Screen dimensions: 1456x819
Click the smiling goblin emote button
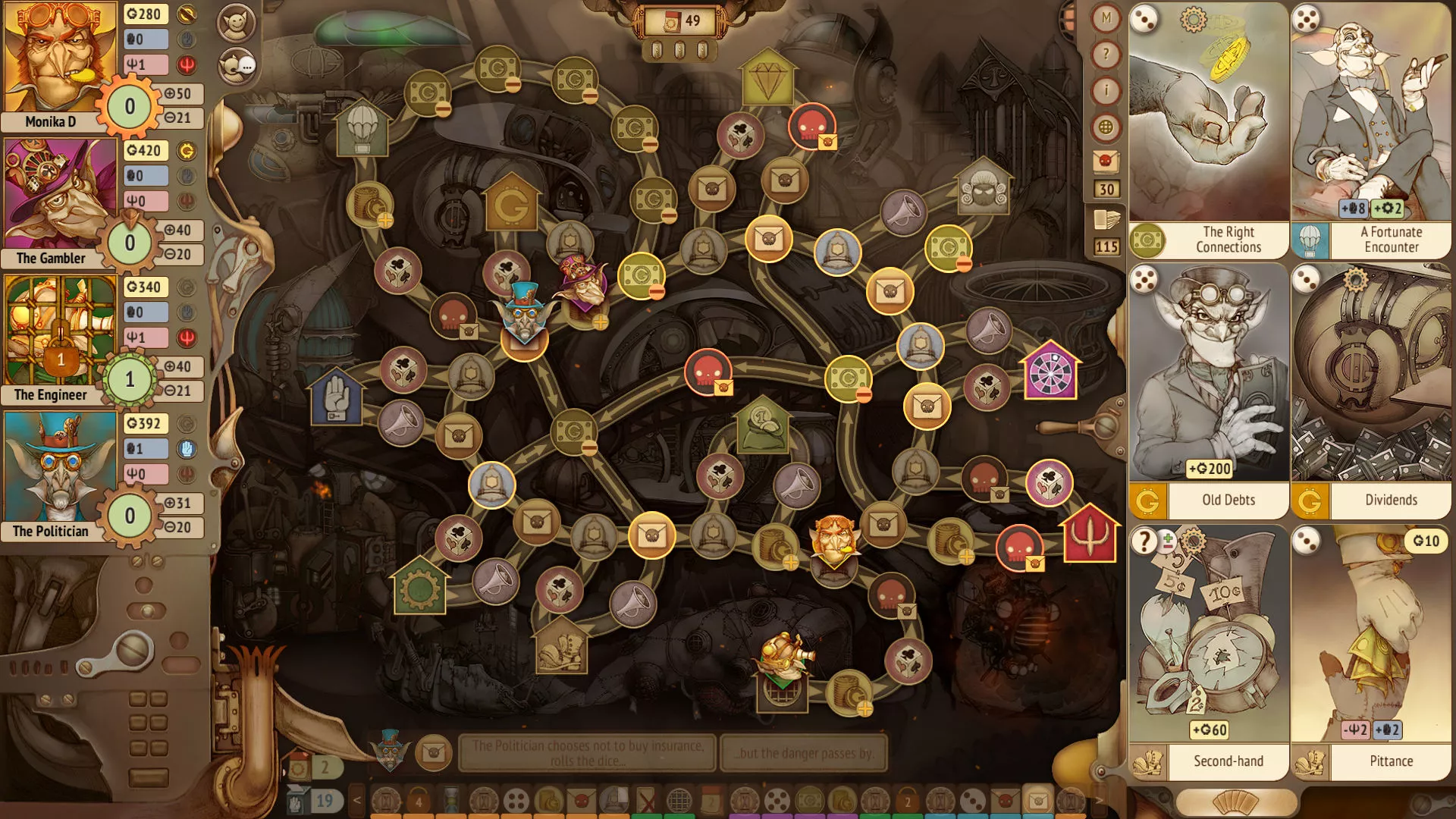[237, 24]
